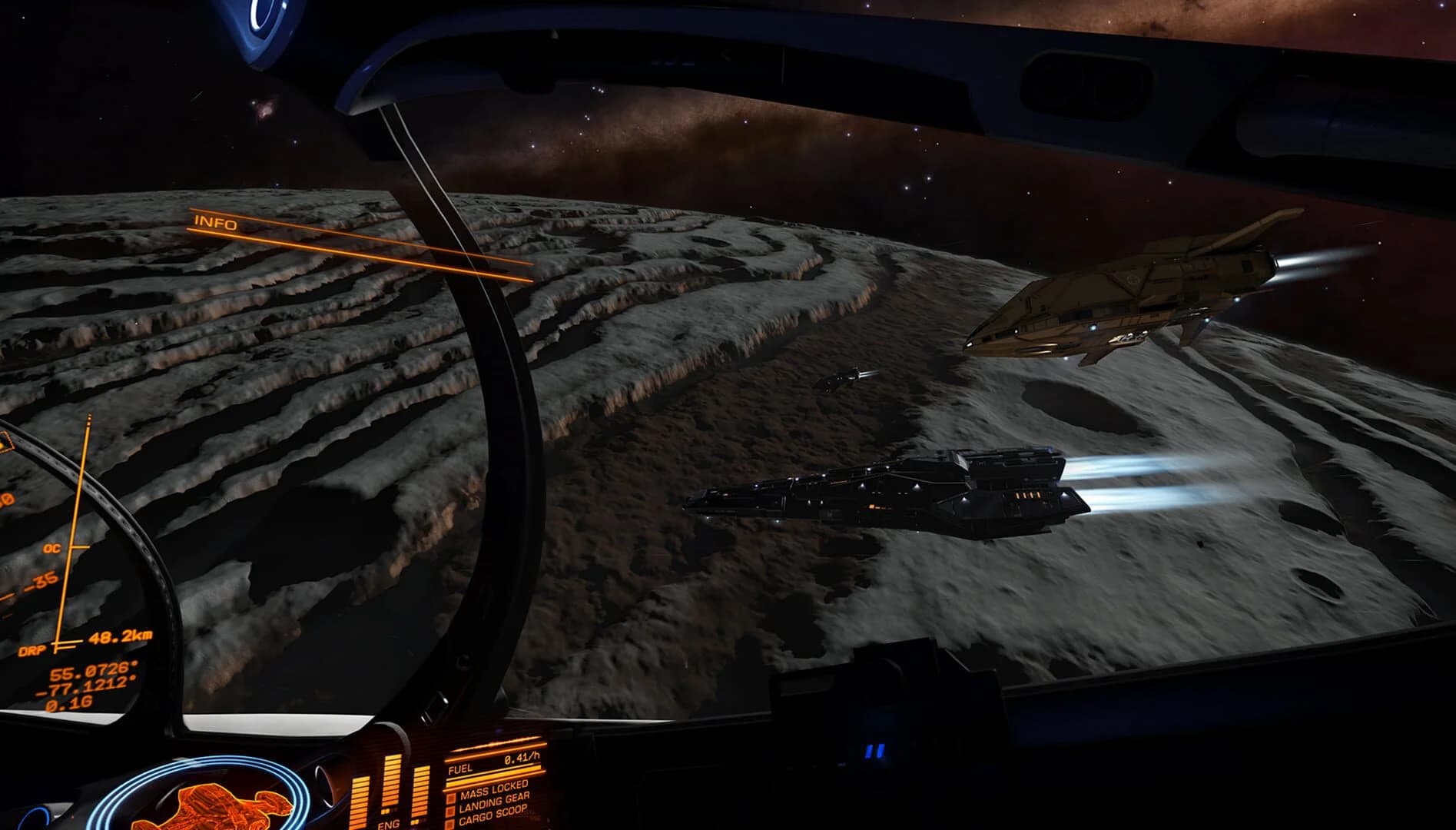Image resolution: width=1456 pixels, height=830 pixels.
Task: Open the FUEL gauge details
Action: (x=459, y=768)
